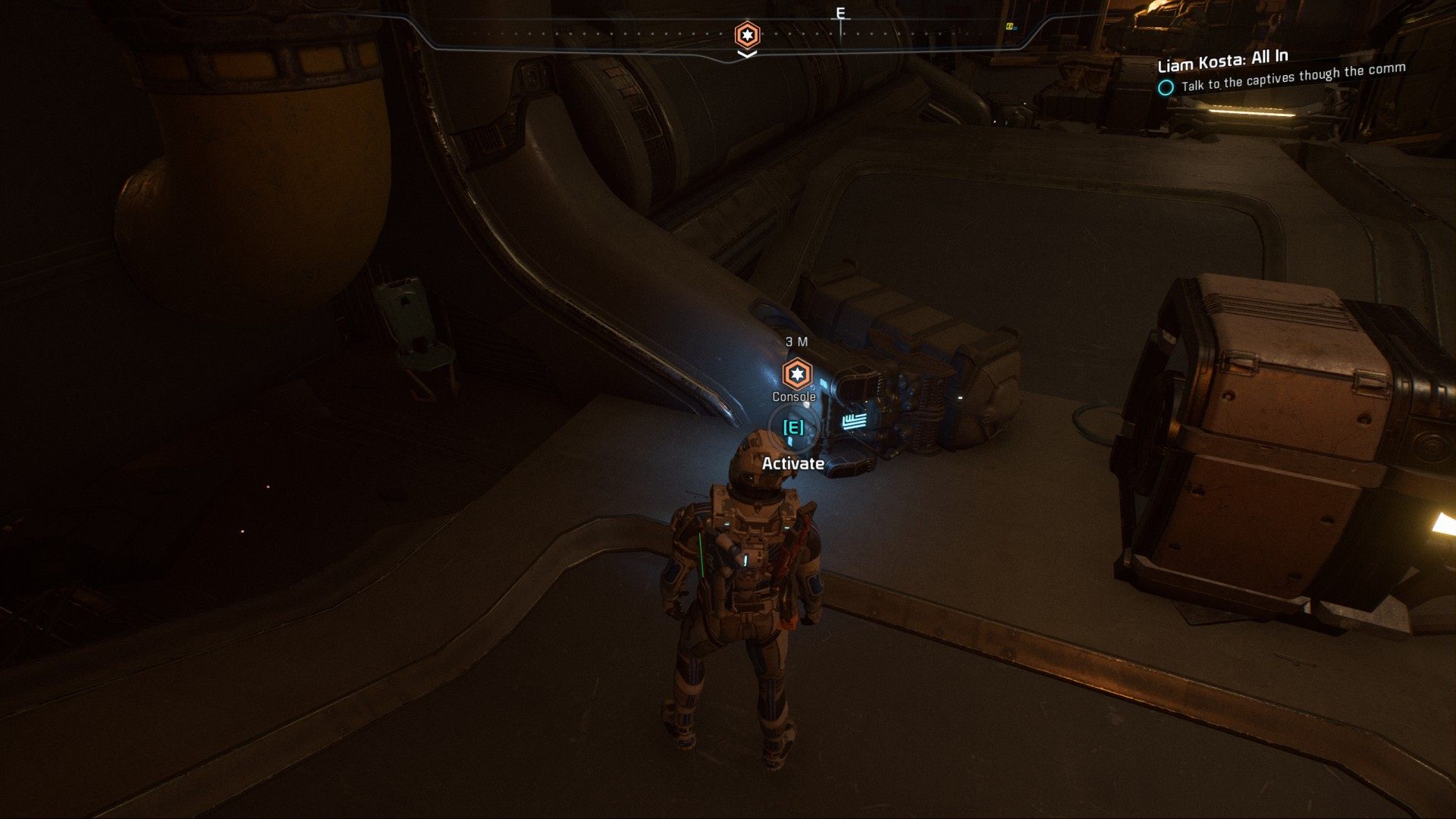The width and height of the screenshot is (1456, 819).
Task: Click the objective marker on the compass bar
Action: (747, 35)
